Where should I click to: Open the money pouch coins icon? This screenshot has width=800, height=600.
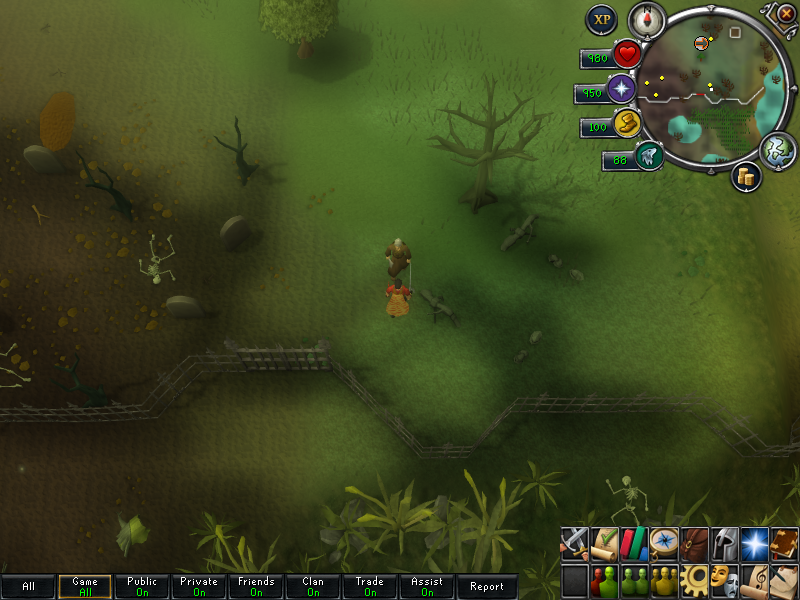point(746,177)
